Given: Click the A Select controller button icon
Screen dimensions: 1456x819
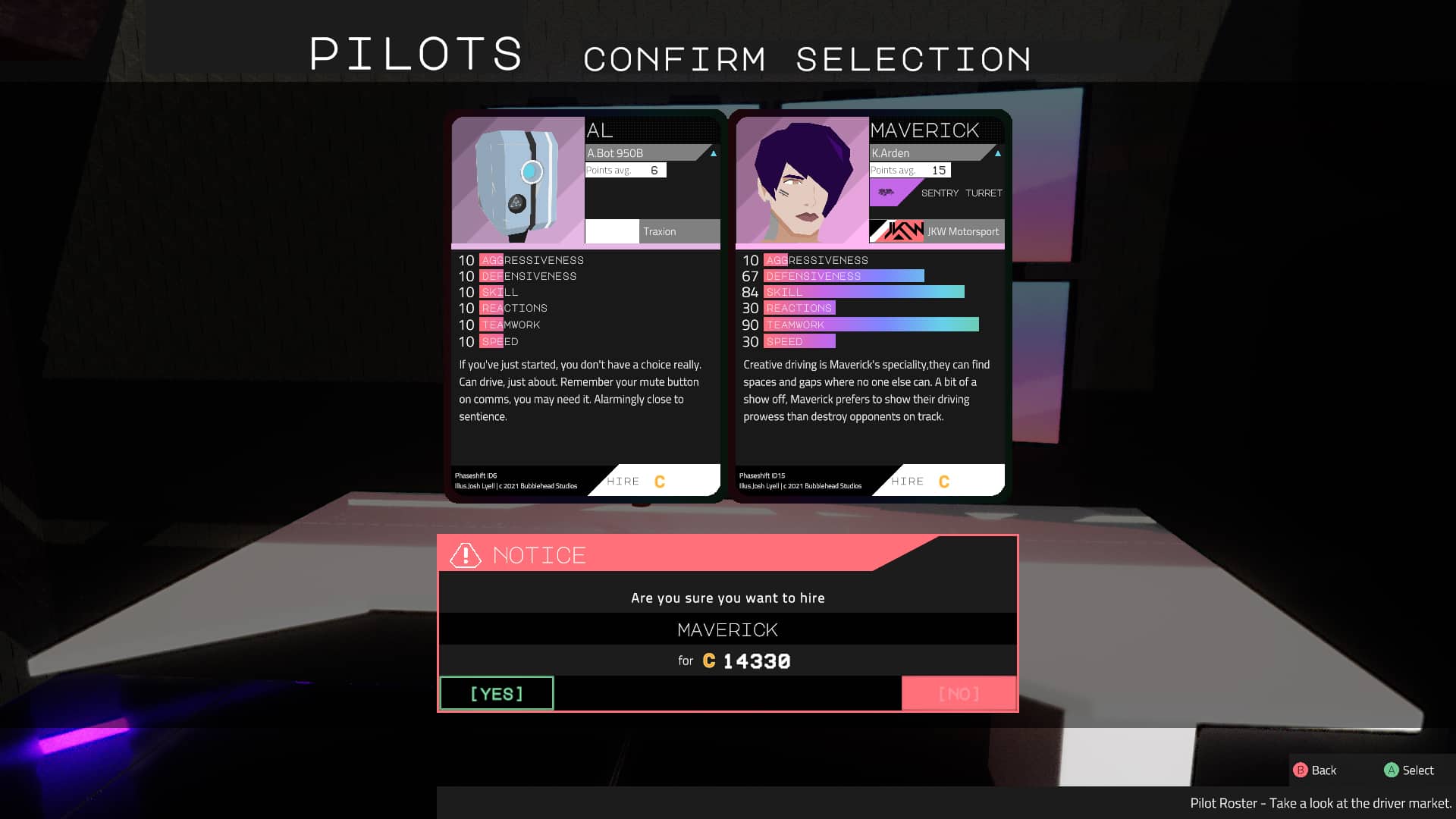Looking at the screenshot, I should point(1392,770).
